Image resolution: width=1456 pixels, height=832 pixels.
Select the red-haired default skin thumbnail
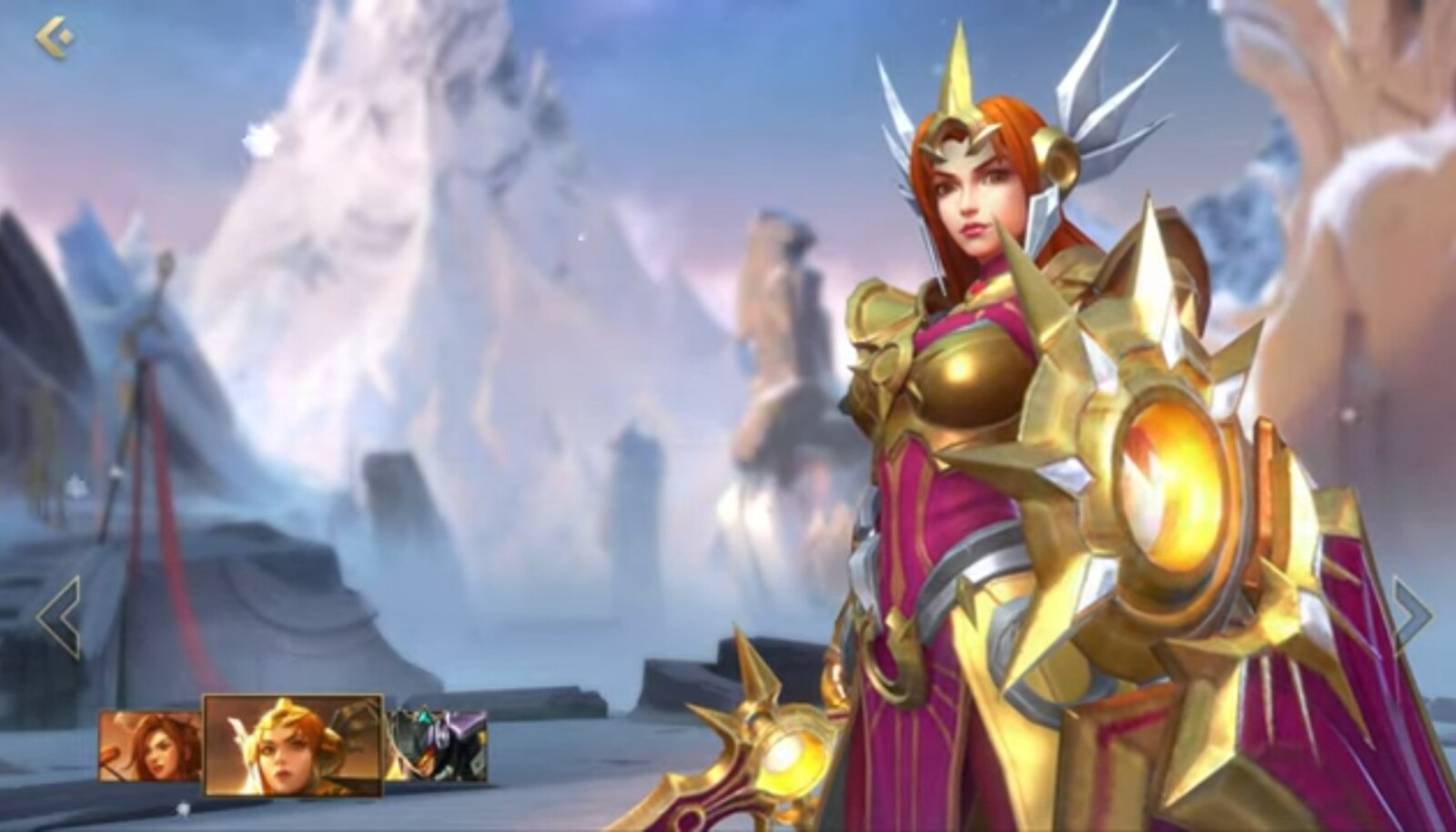click(150, 746)
